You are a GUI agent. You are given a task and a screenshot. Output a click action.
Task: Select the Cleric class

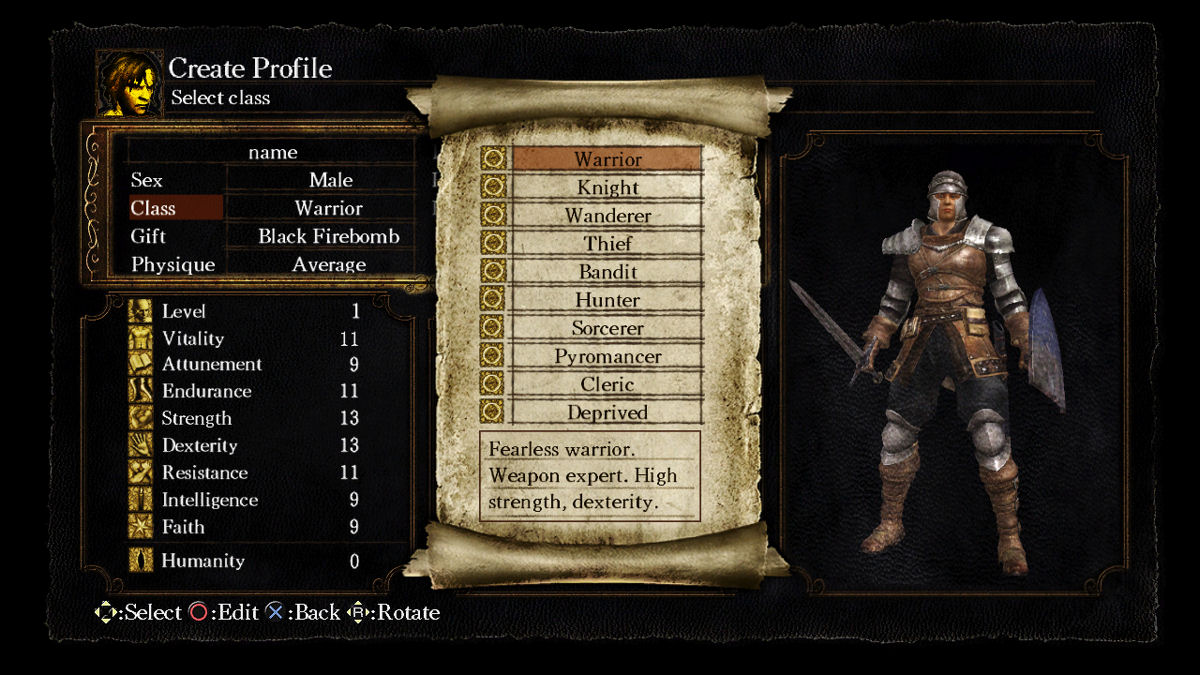click(607, 384)
